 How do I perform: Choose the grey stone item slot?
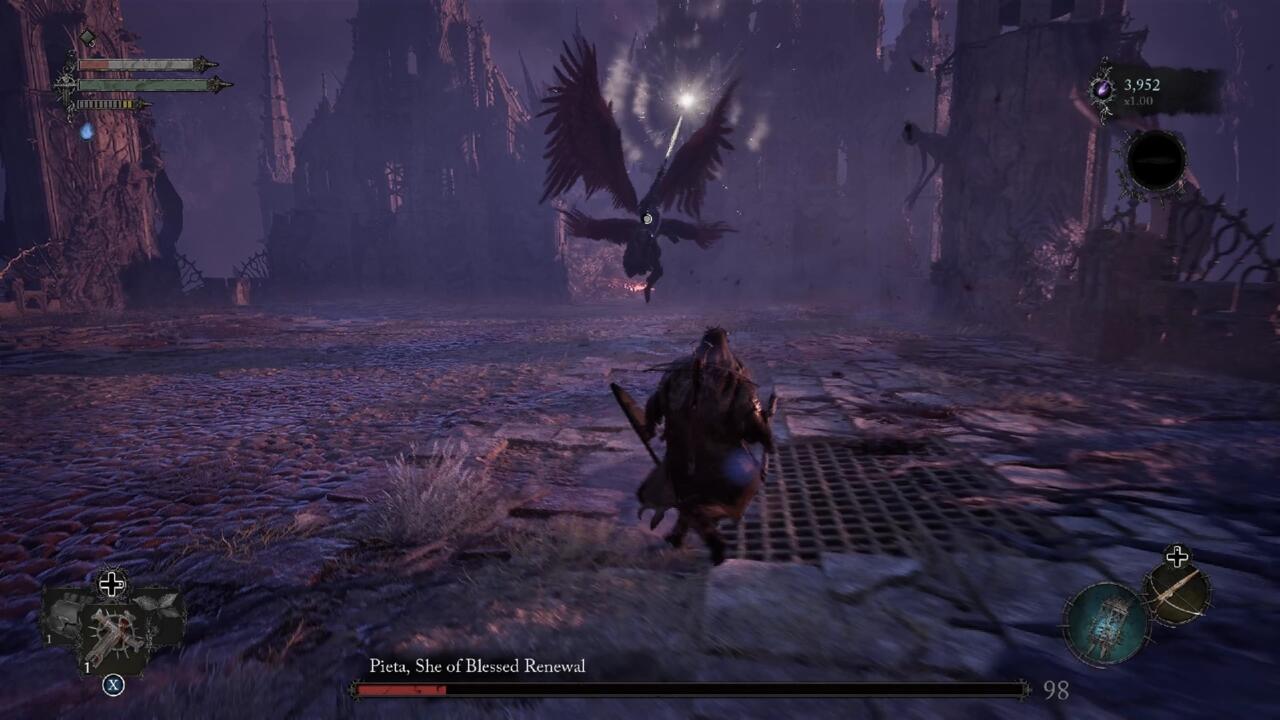pos(66,611)
